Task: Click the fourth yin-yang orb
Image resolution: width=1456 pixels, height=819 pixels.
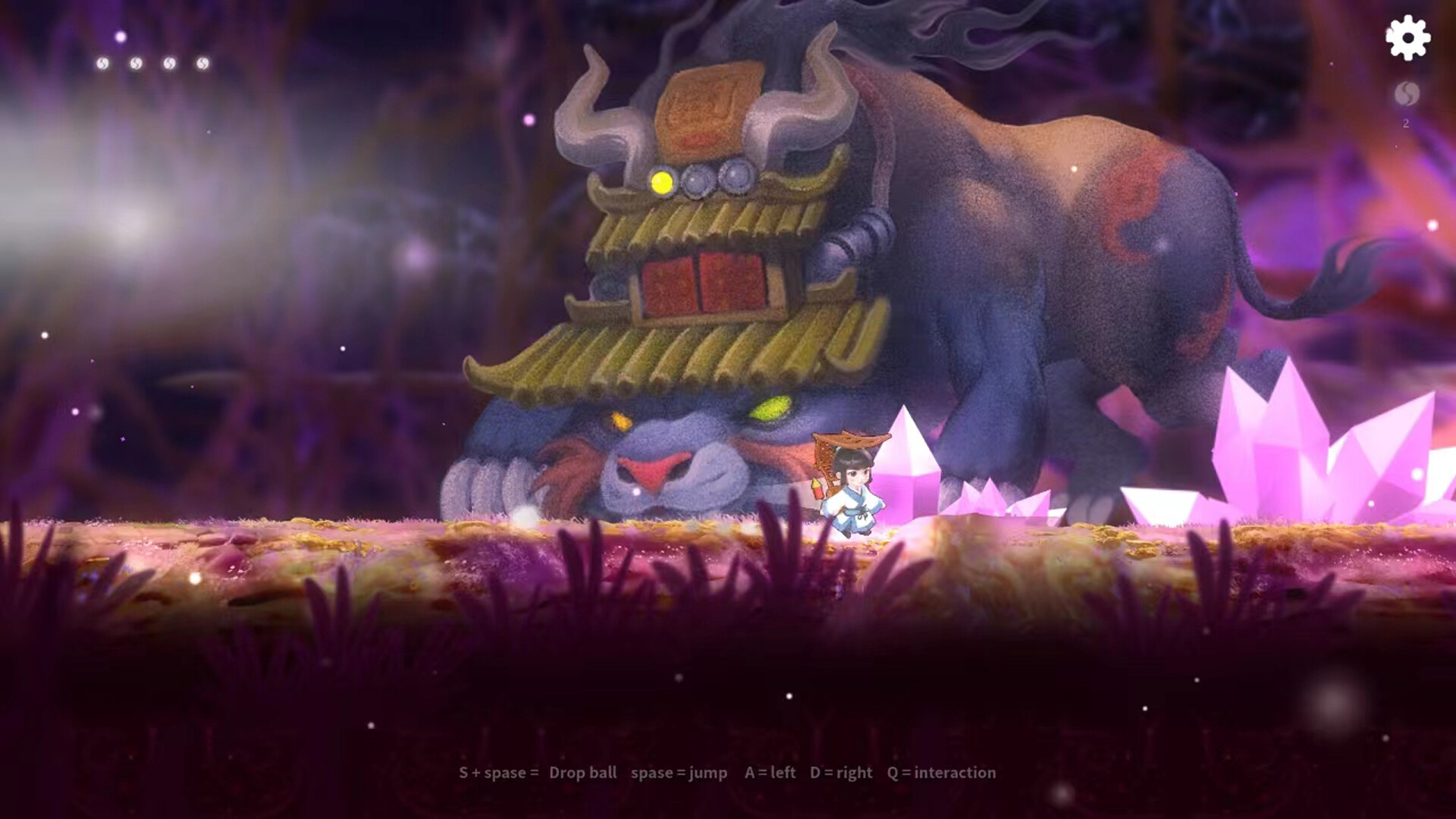Action: 202,64
